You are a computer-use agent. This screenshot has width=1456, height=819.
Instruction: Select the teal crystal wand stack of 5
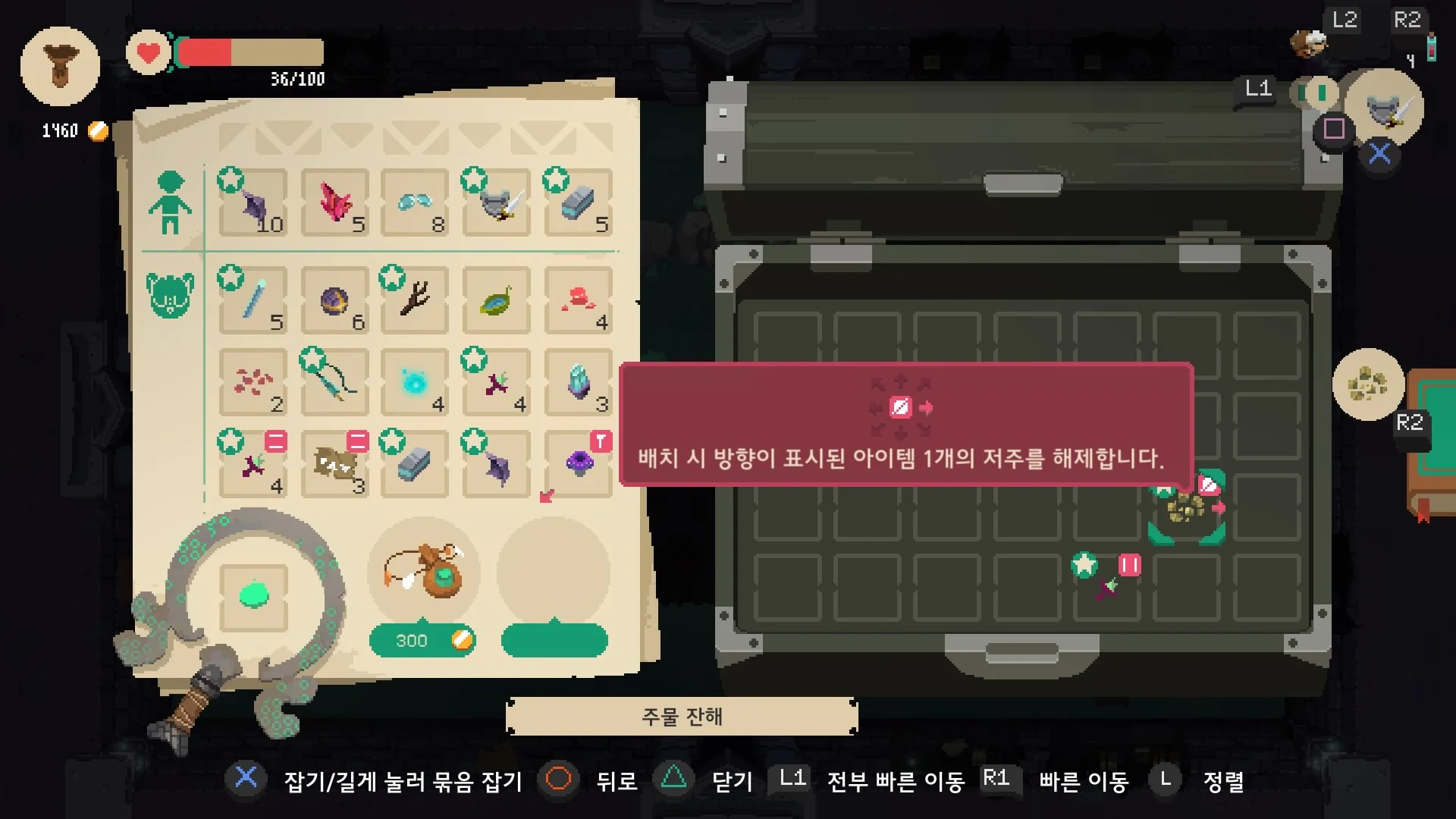click(x=254, y=300)
